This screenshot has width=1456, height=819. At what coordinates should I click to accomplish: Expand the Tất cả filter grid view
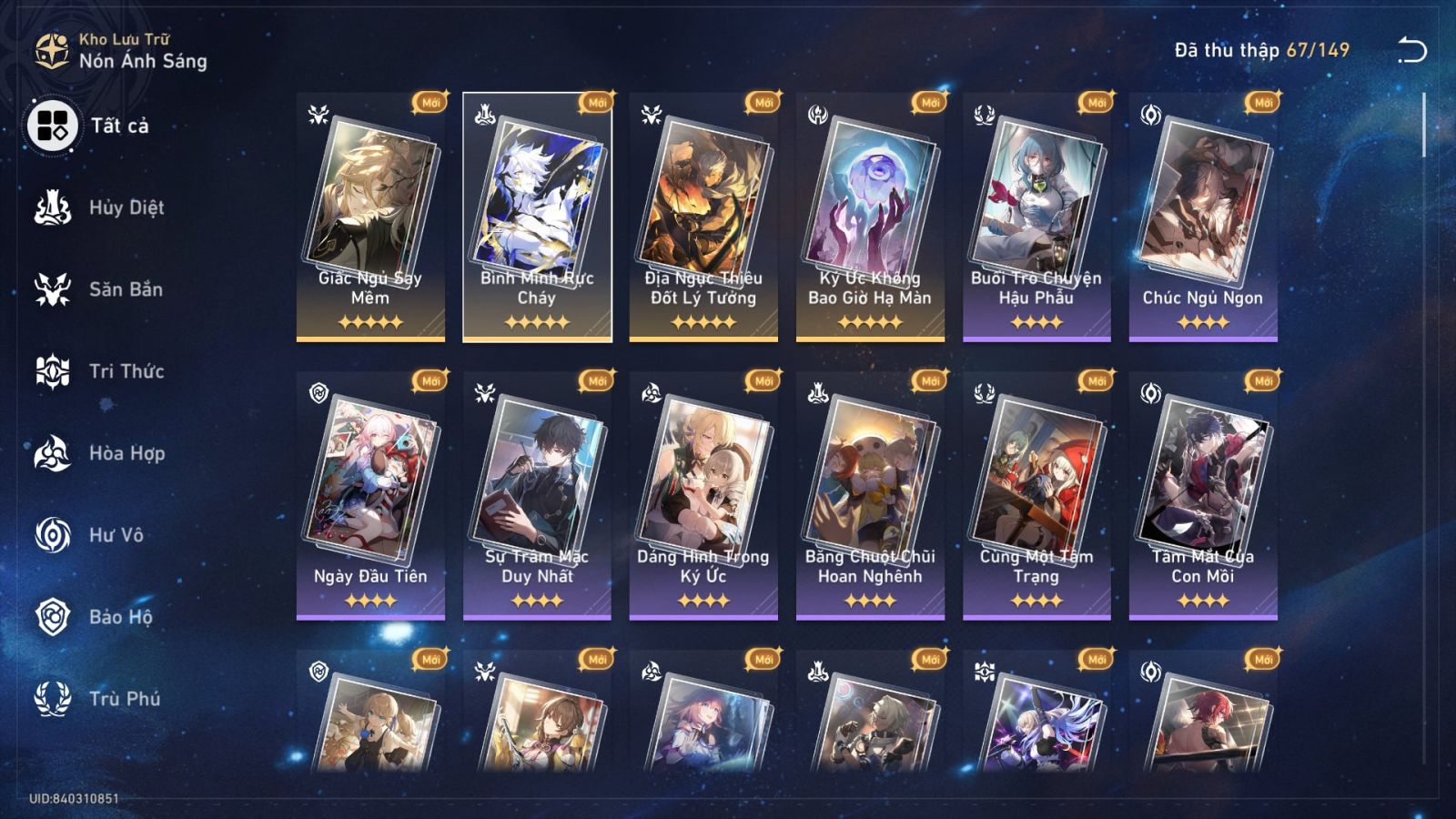[52, 128]
